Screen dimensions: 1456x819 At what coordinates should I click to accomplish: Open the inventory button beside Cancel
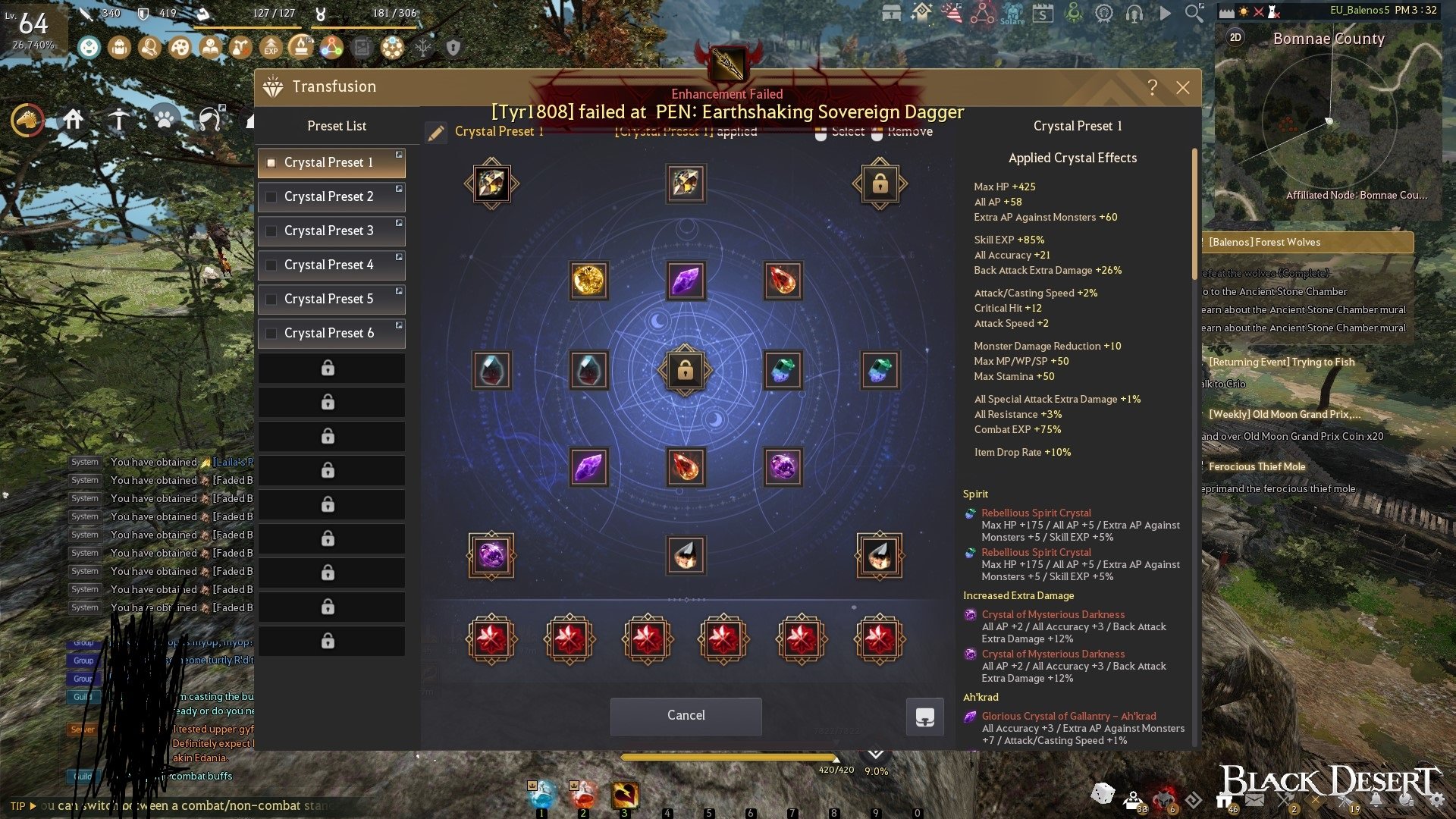[x=924, y=717]
